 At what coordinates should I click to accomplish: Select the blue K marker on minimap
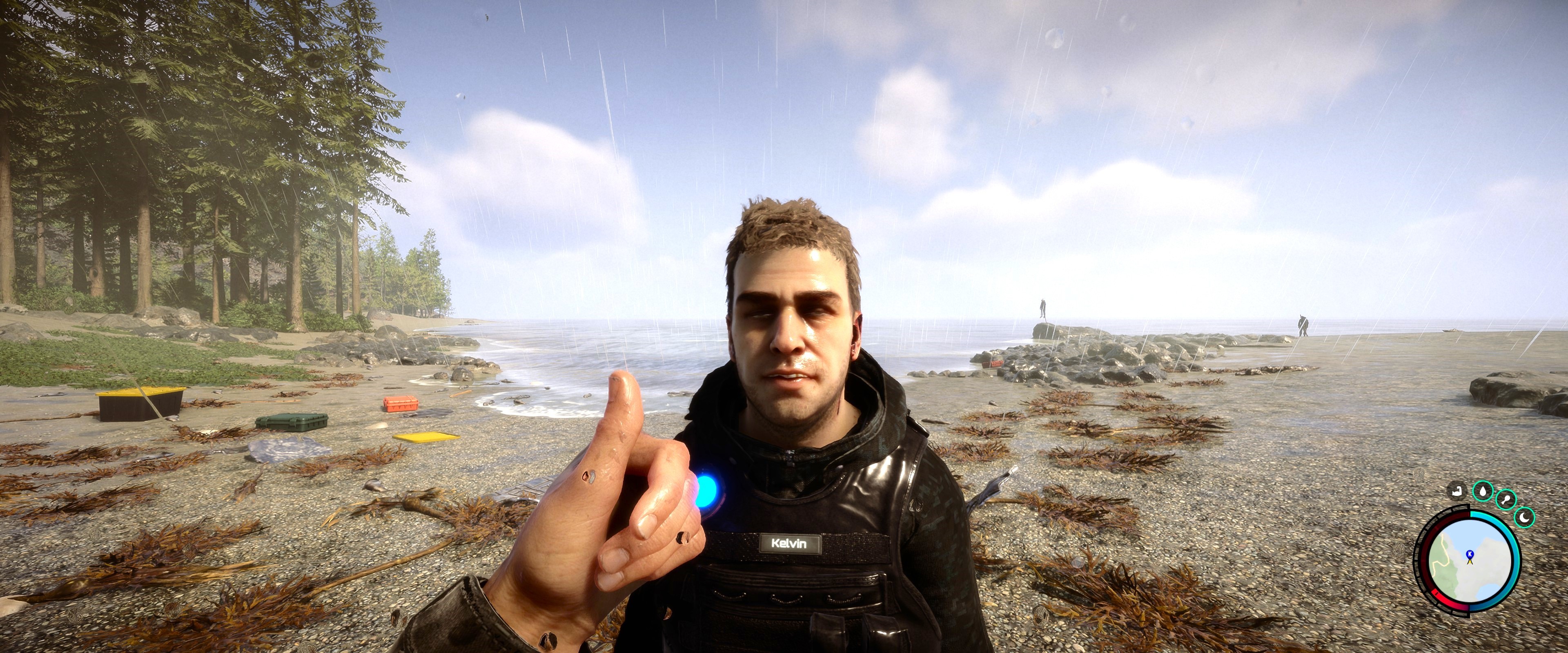pos(1470,553)
